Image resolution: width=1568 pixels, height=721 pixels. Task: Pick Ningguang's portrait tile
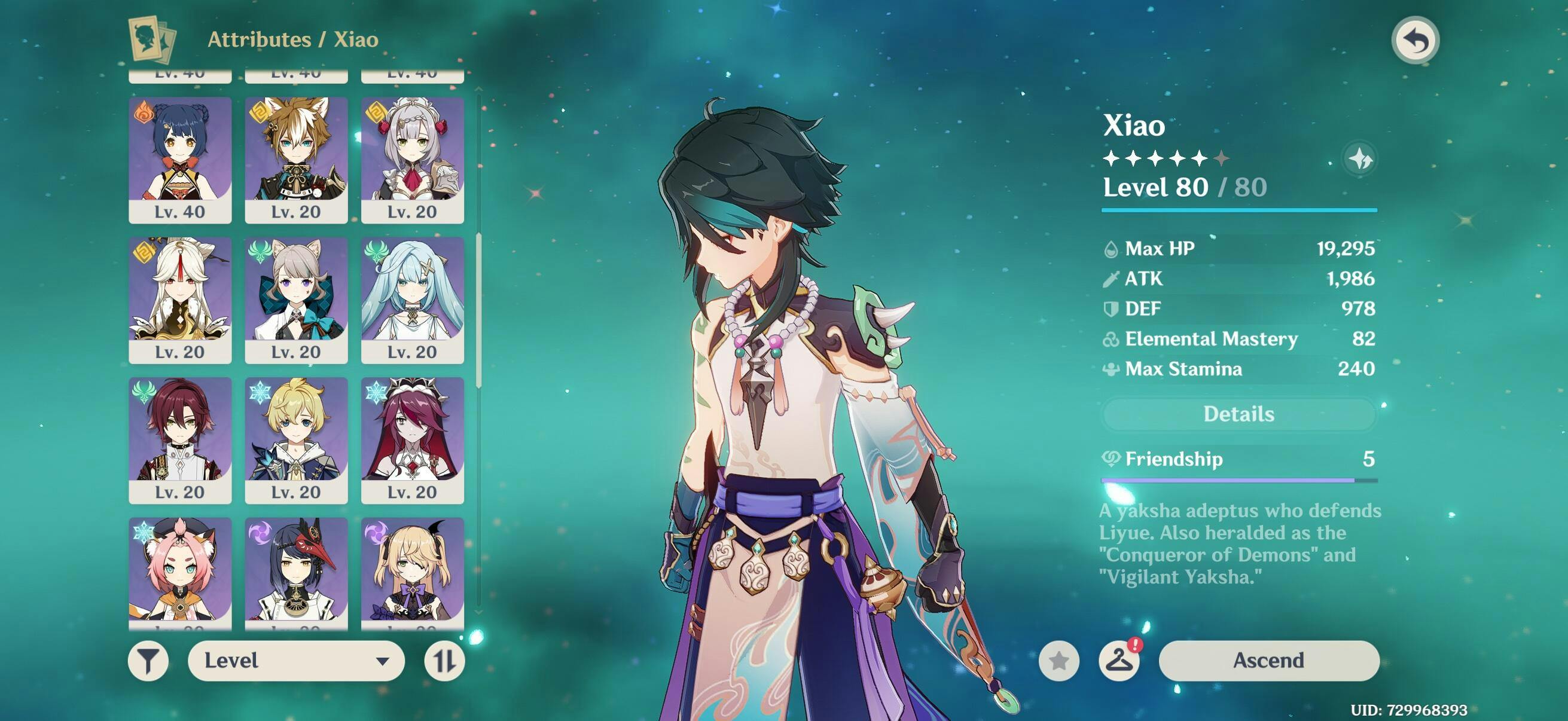(180, 300)
